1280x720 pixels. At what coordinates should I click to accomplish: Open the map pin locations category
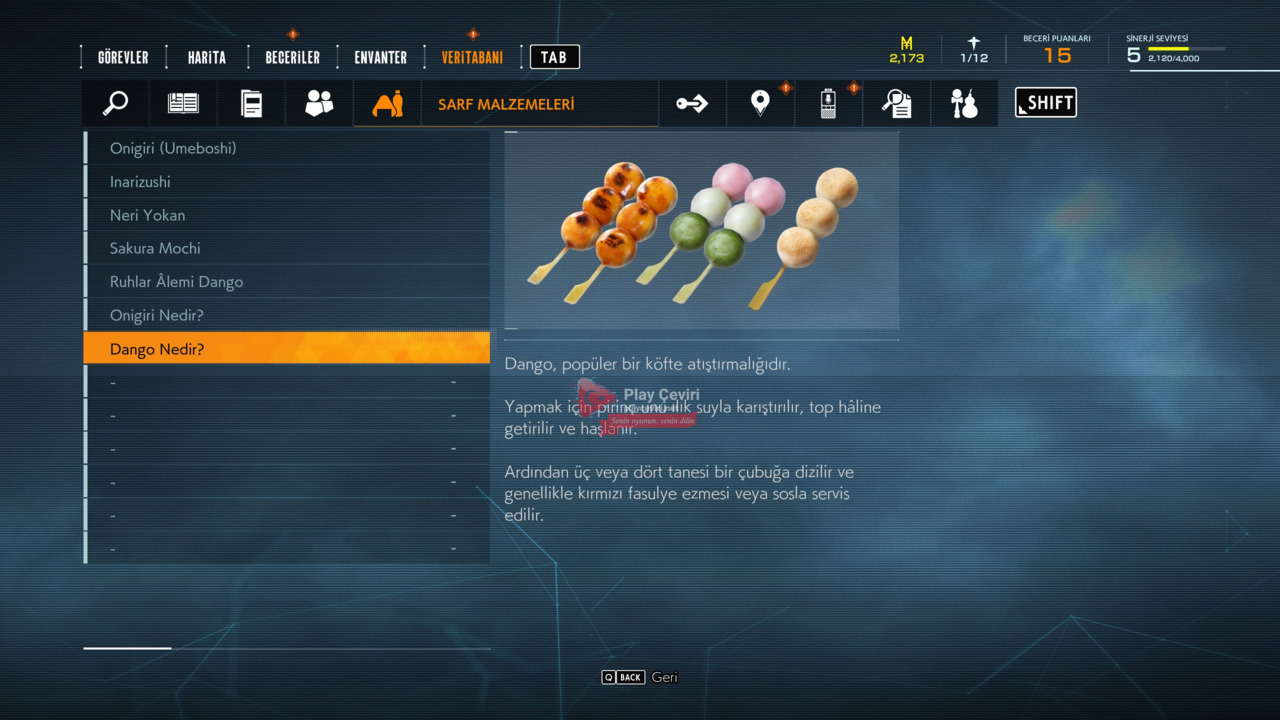pyautogui.click(x=760, y=103)
